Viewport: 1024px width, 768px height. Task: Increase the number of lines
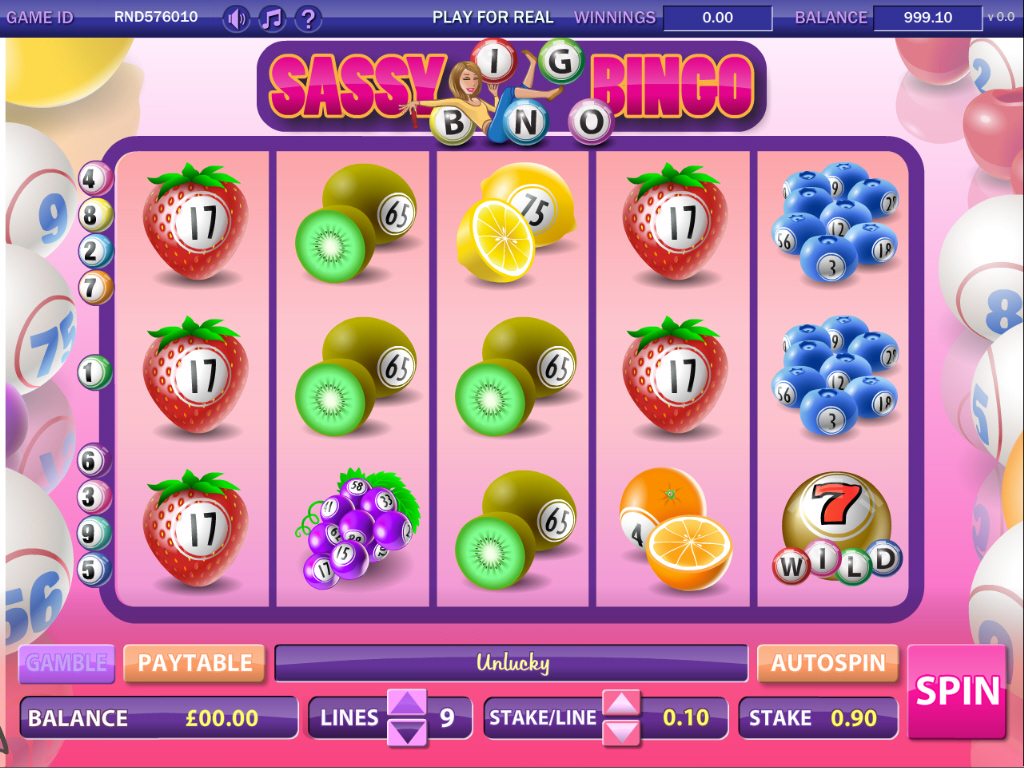[x=406, y=703]
